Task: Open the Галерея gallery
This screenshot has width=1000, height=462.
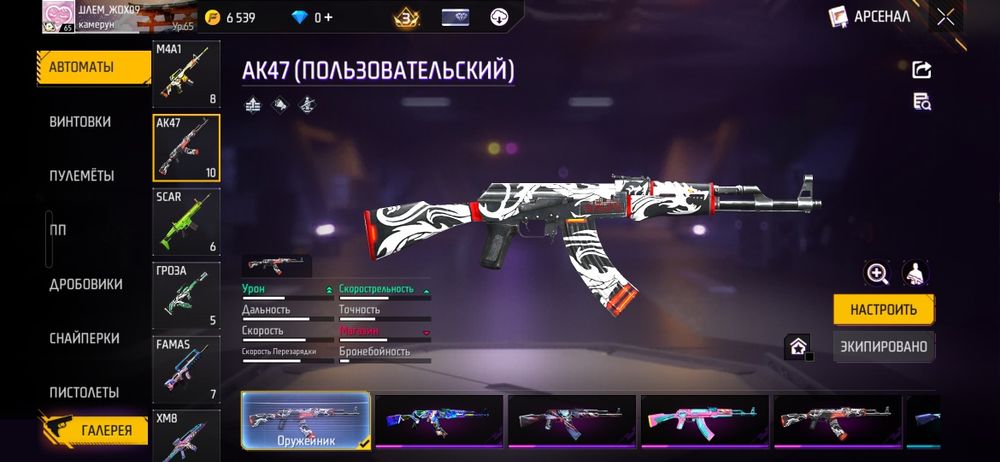Action: coord(100,430)
